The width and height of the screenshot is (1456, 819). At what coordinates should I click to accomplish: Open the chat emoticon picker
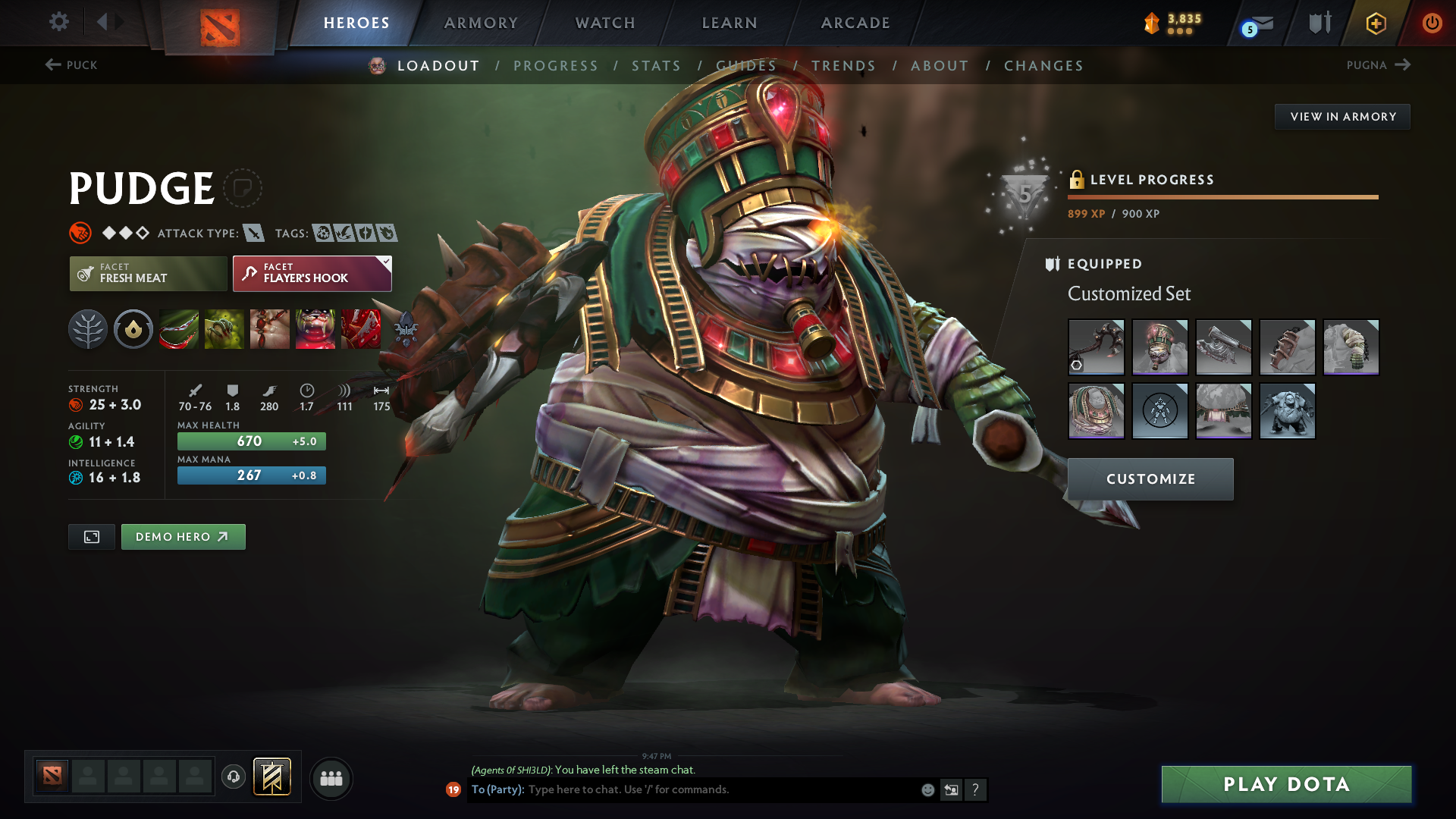[927, 789]
